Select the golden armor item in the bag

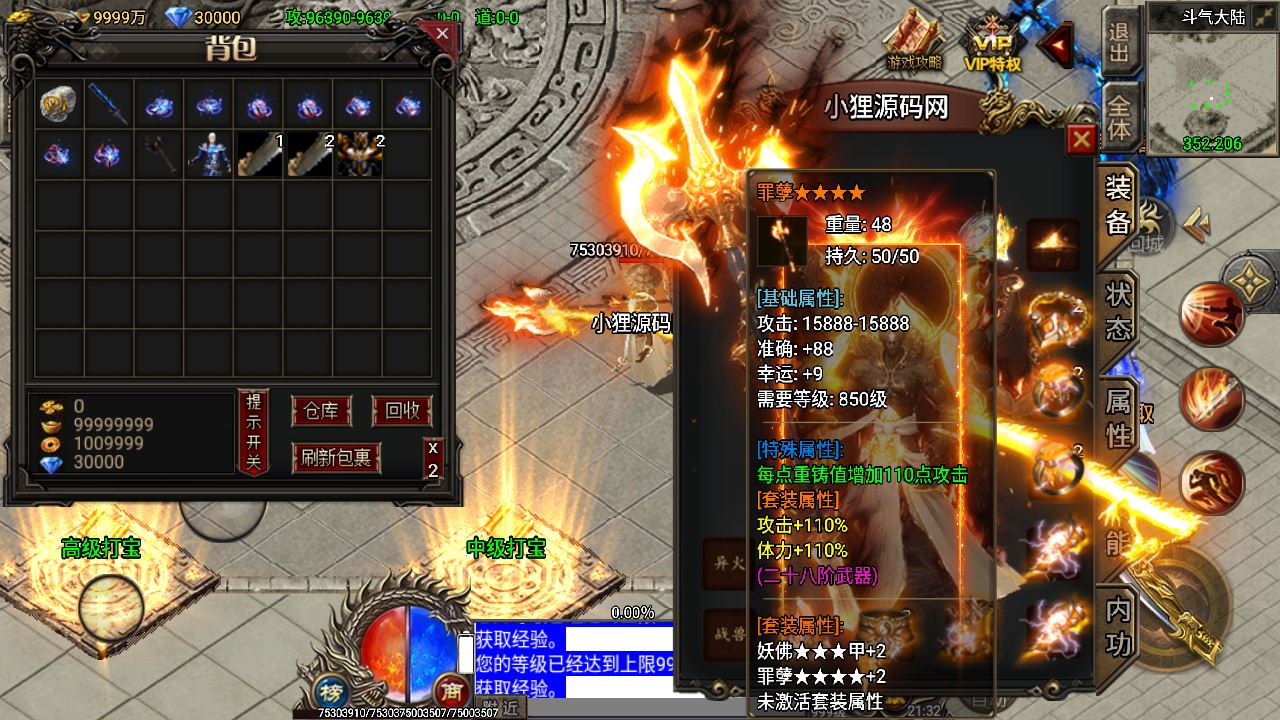pyautogui.click(x=358, y=155)
